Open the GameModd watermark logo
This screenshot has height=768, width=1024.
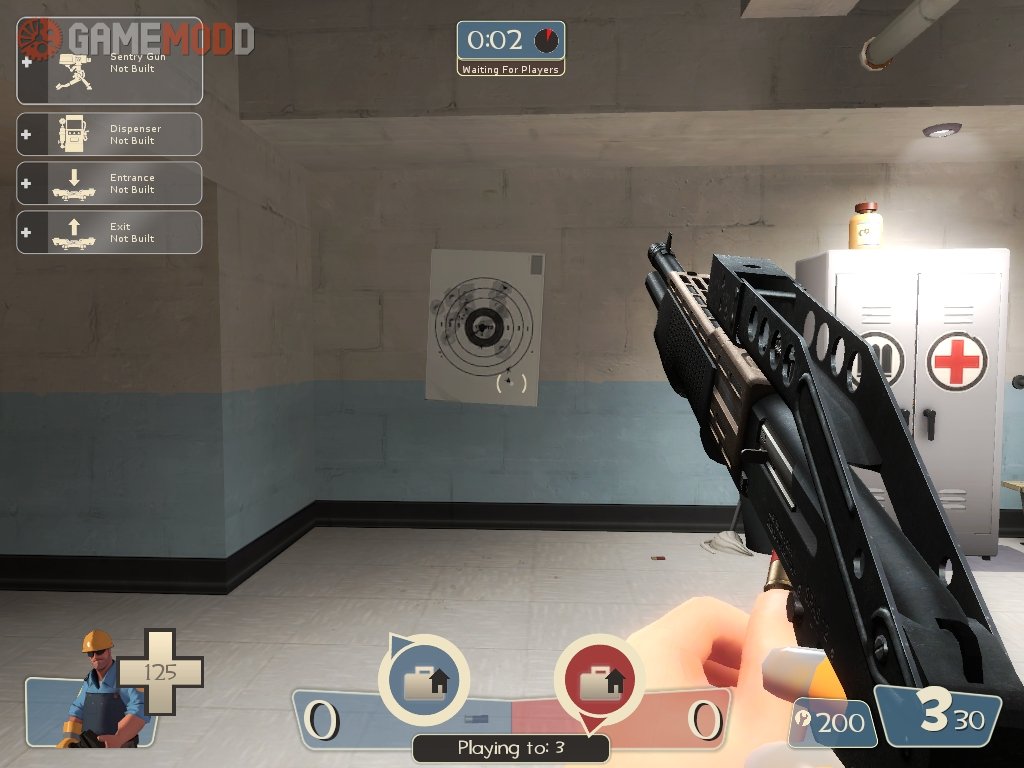(x=136, y=39)
